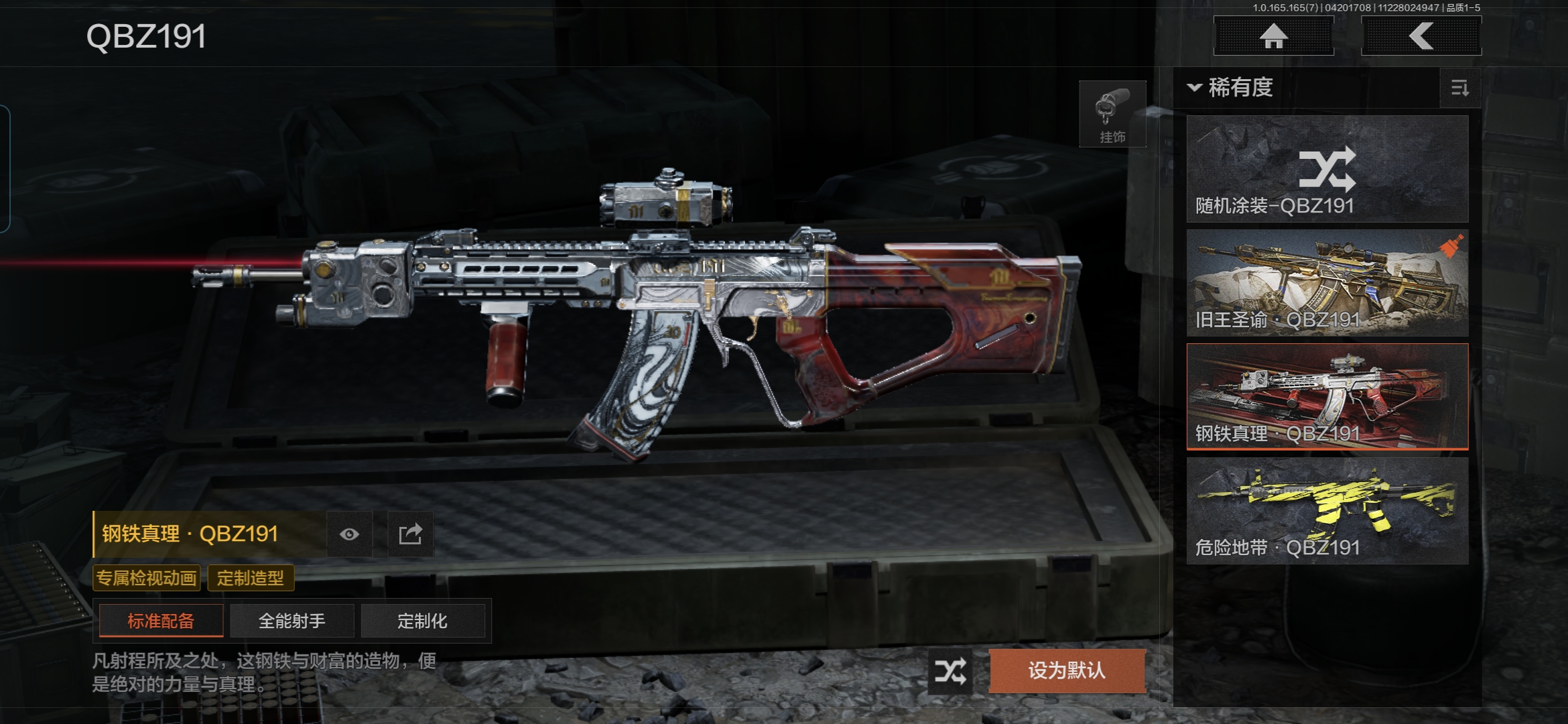The width and height of the screenshot is (1568, 724).
Task: Switch to the 标准配备 tab
Action: pos(161,621)
